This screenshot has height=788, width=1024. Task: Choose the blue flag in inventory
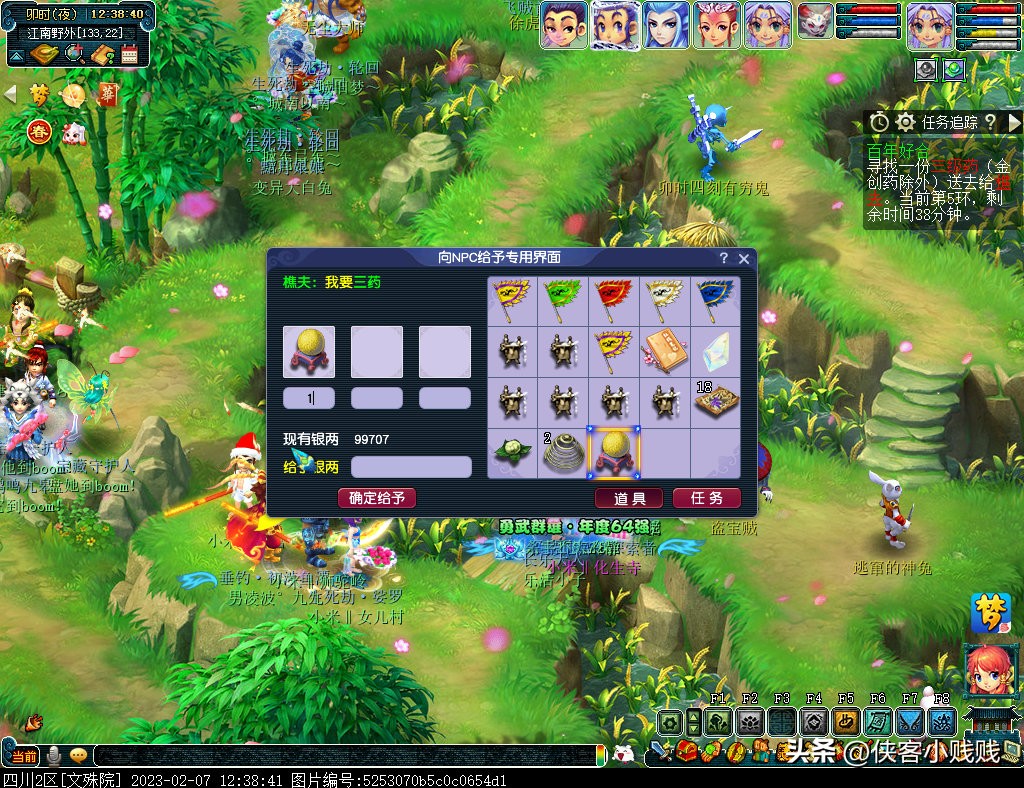716,300
